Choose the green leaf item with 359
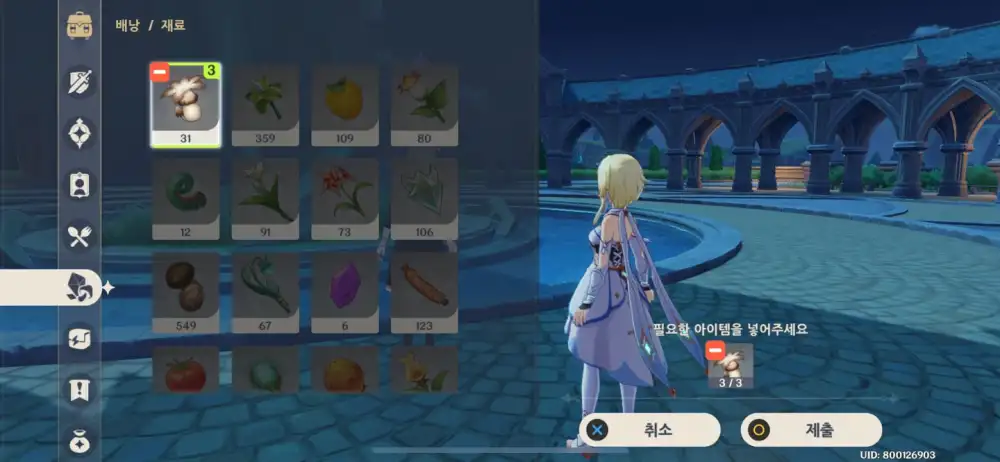Screen dimensions: 1000x462 click(x=265, y=106)
